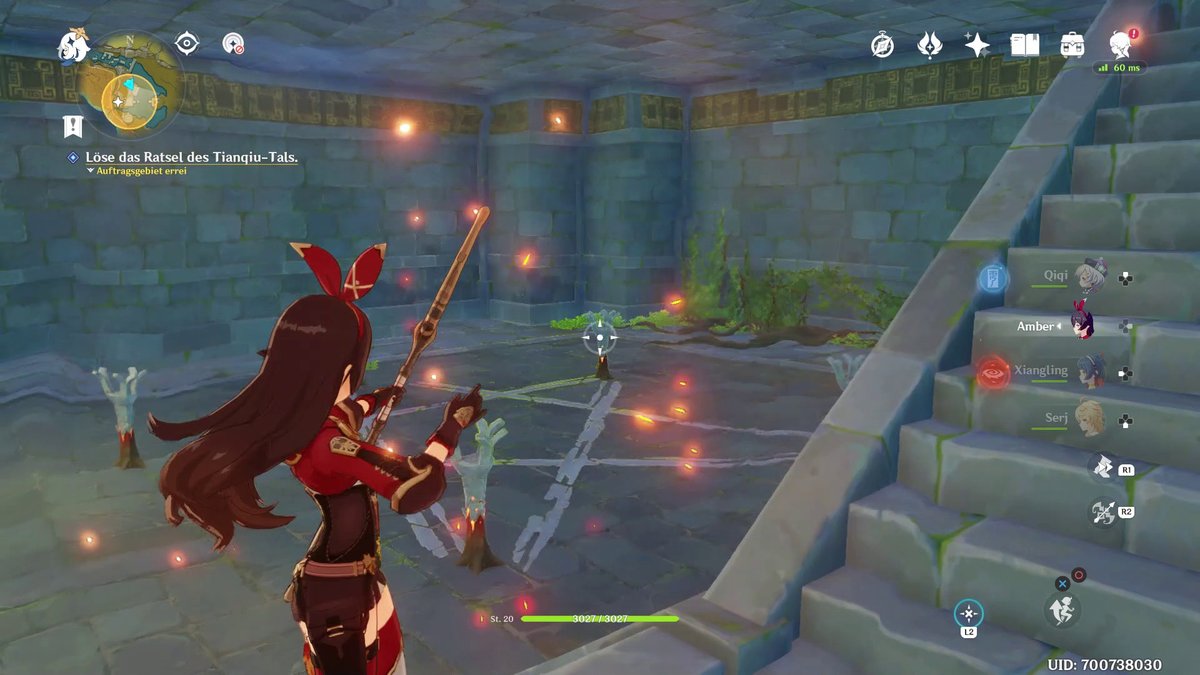This screenshot has height=675, width=1200.
Task: Open the Paimon main menu
Action: point(73,45)
